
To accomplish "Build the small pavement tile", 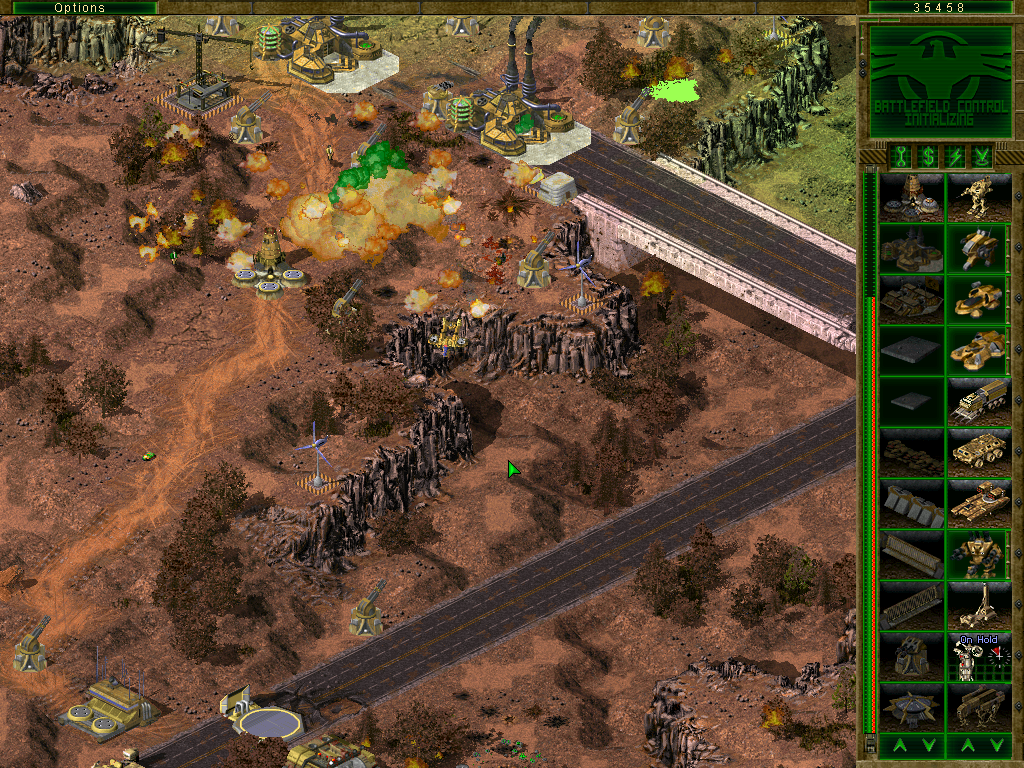I will (912, 401).
